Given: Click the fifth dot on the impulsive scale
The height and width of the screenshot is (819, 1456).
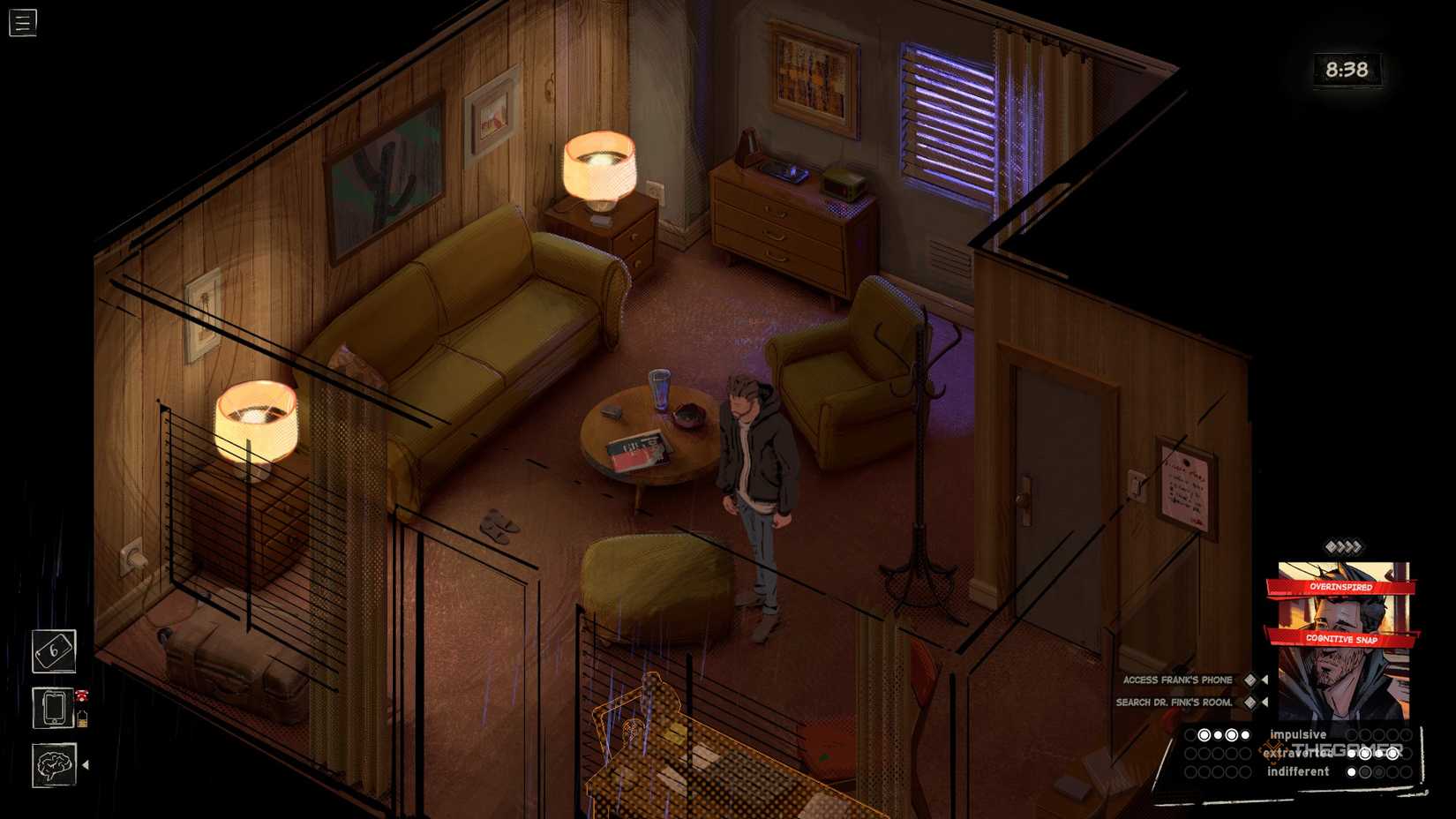Looking at the screenshot, I should [1245, 734].
